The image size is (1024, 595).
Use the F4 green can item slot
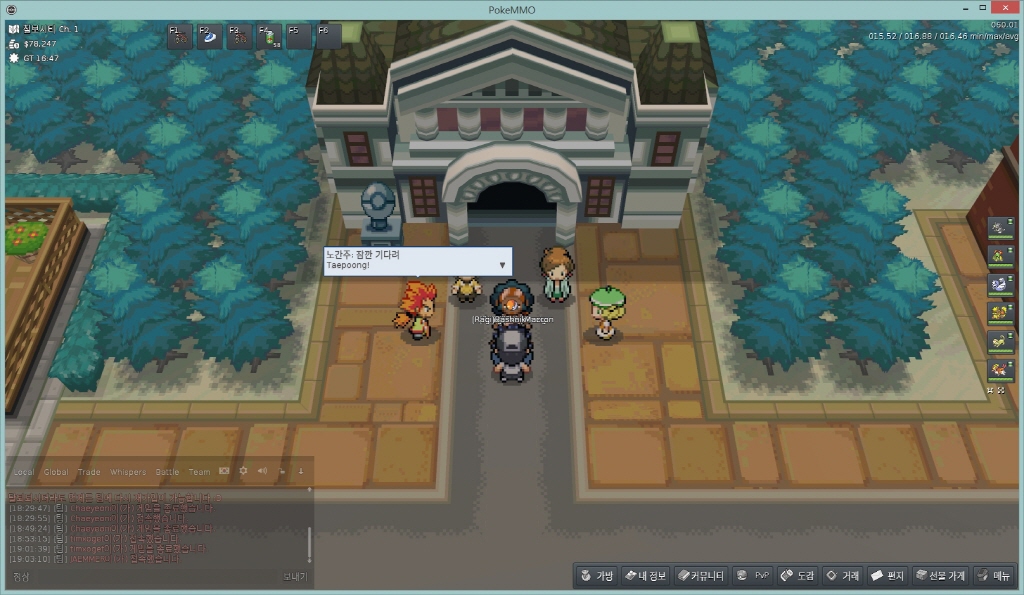pos(270,37)
